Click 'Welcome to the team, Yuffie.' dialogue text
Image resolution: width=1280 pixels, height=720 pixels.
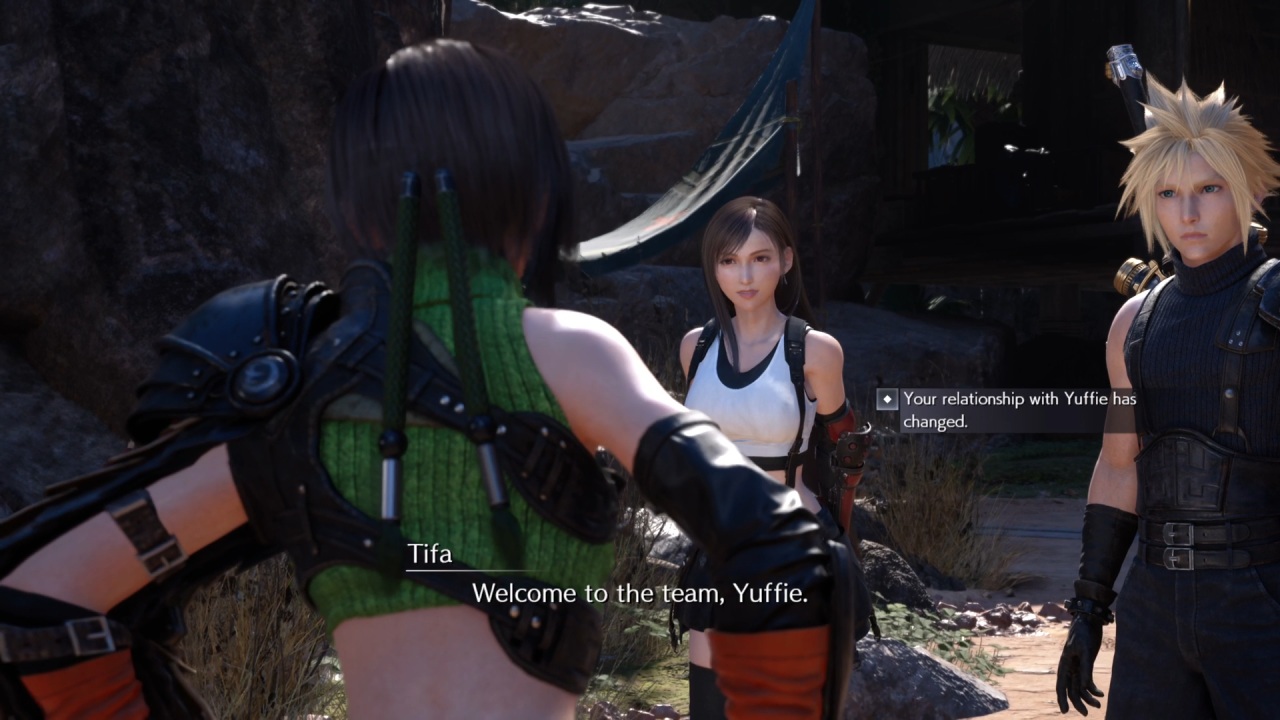[640, 592]
